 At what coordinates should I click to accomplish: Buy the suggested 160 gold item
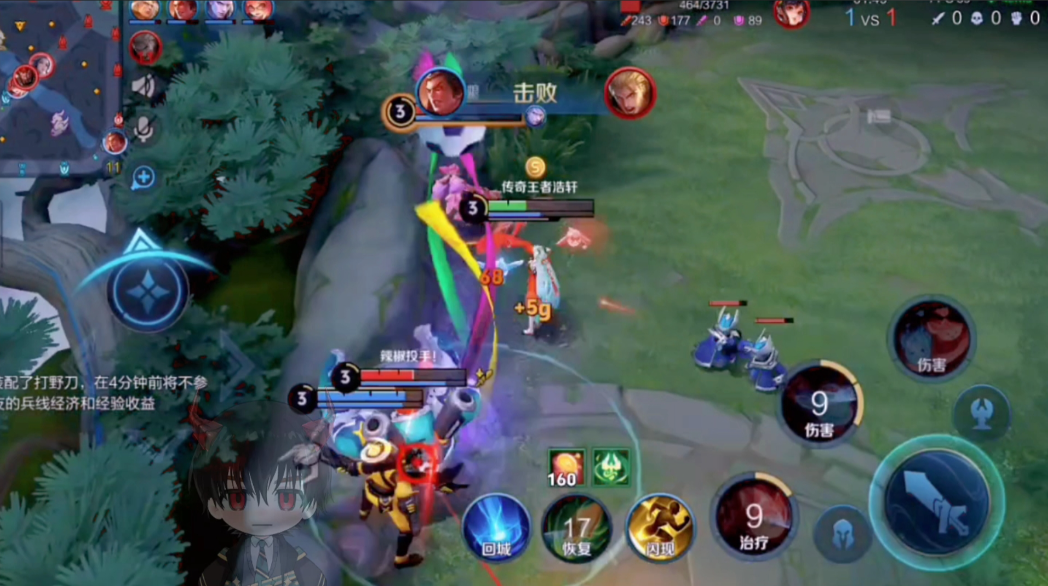(566, 468)
